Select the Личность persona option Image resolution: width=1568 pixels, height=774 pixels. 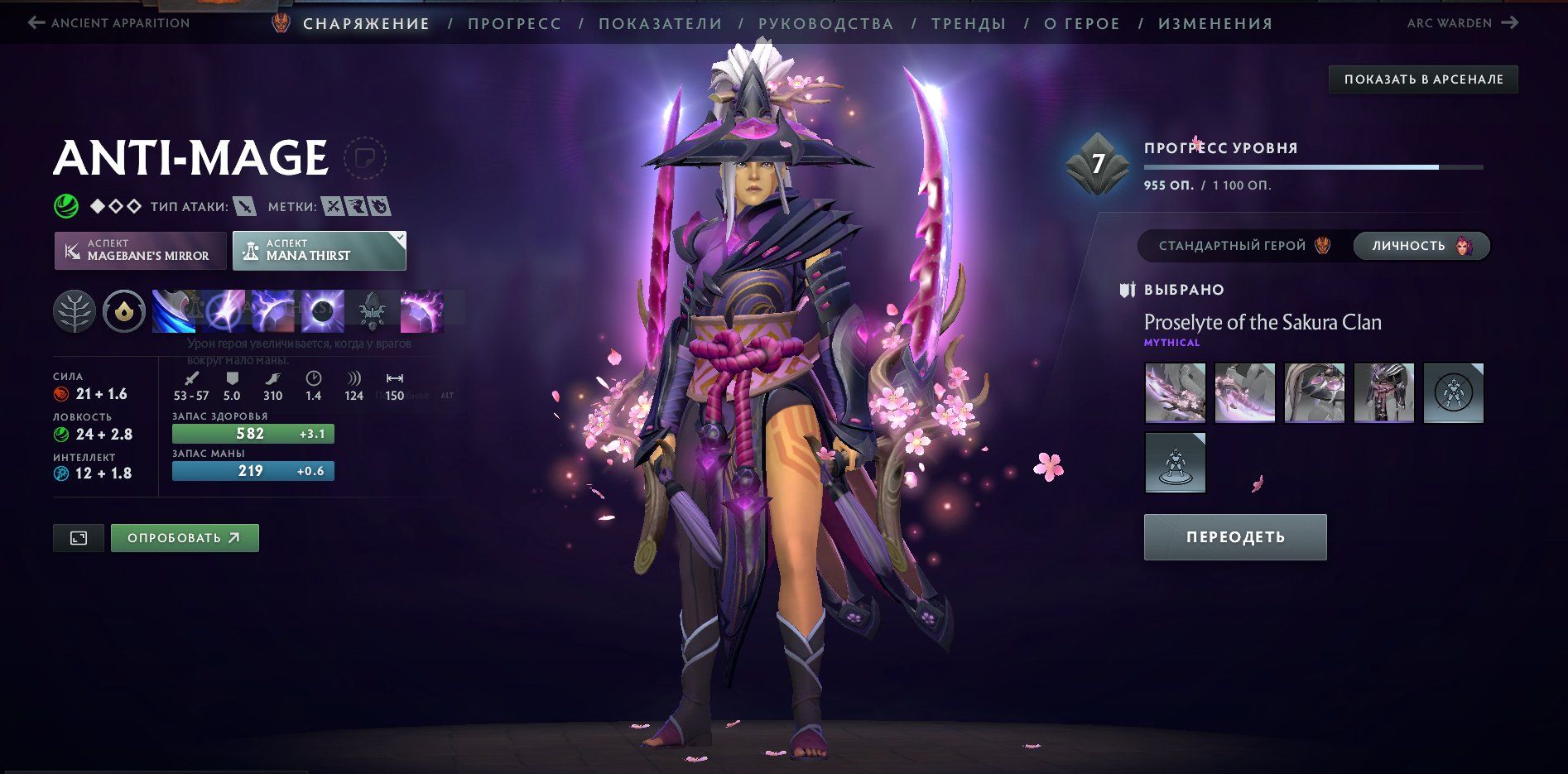point(1421,246)
